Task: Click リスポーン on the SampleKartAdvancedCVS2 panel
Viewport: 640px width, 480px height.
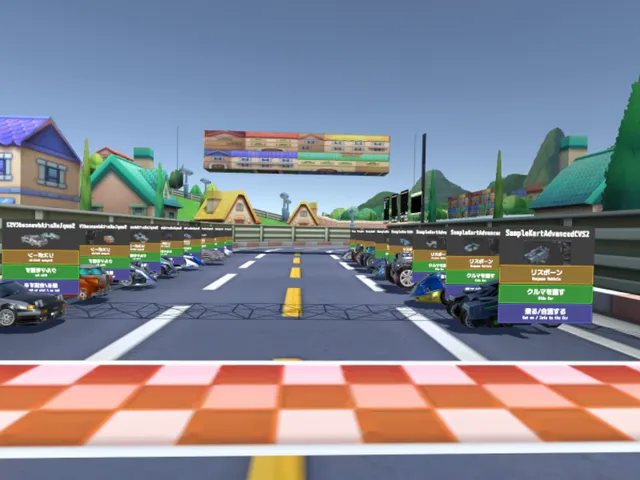Action: 546,273
